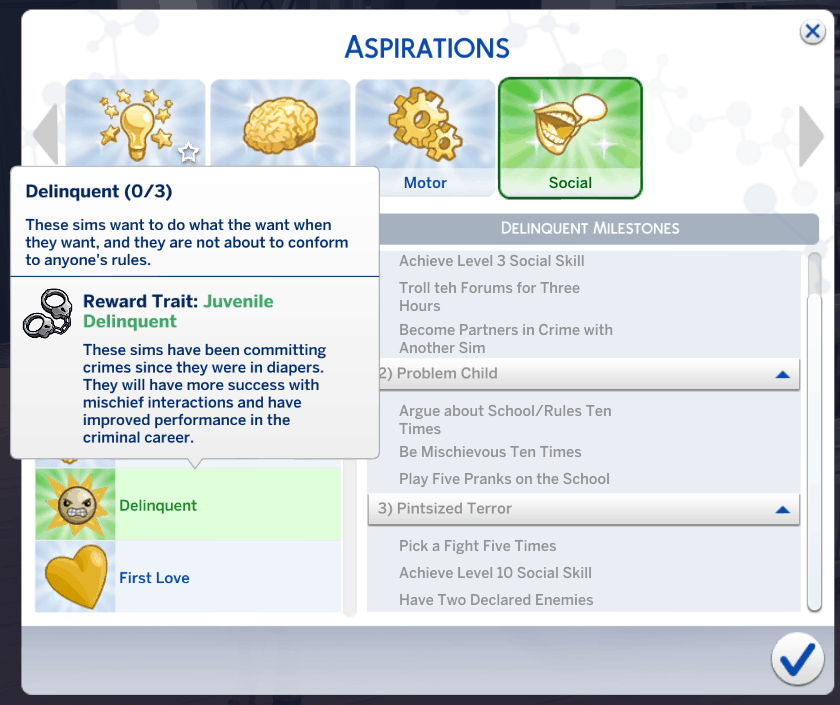Image resolution: width=840 pixels, height=705 pixels.
Task: Collapse the Pintsized Terror milestone section
Action: coord(782,509)
